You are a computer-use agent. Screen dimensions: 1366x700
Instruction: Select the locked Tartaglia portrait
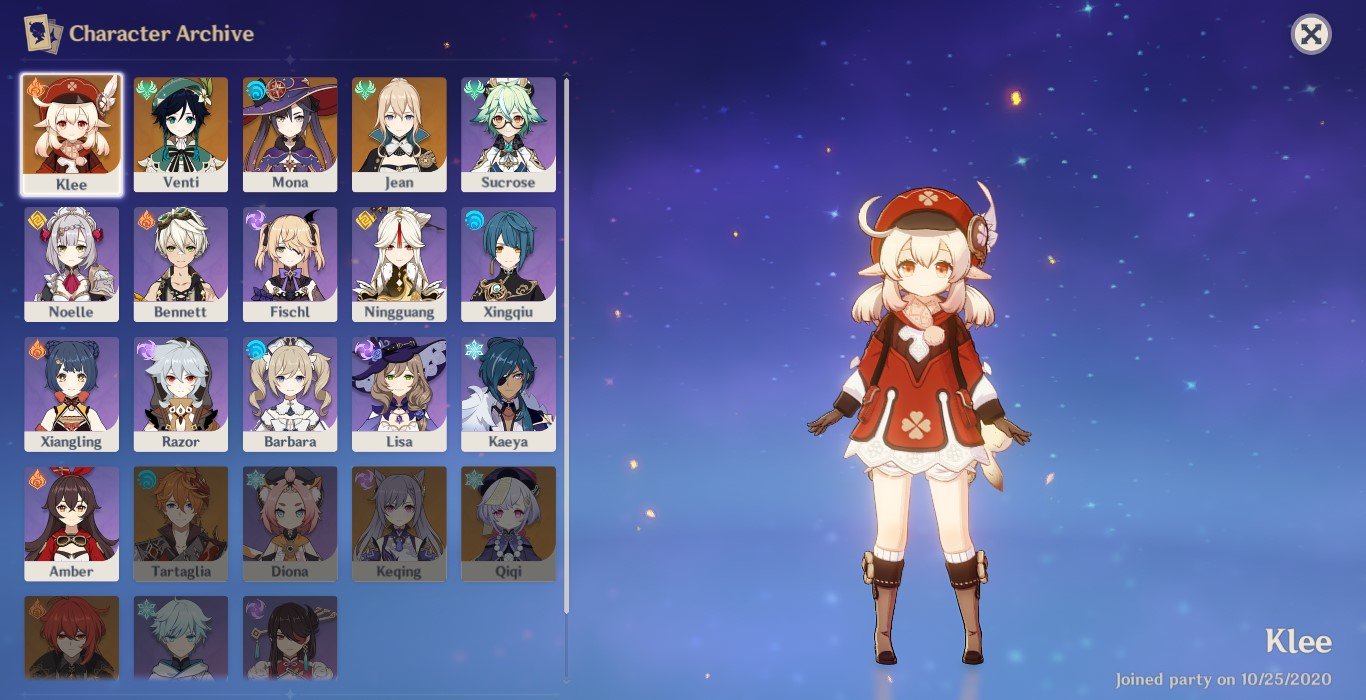coord(181,523)
